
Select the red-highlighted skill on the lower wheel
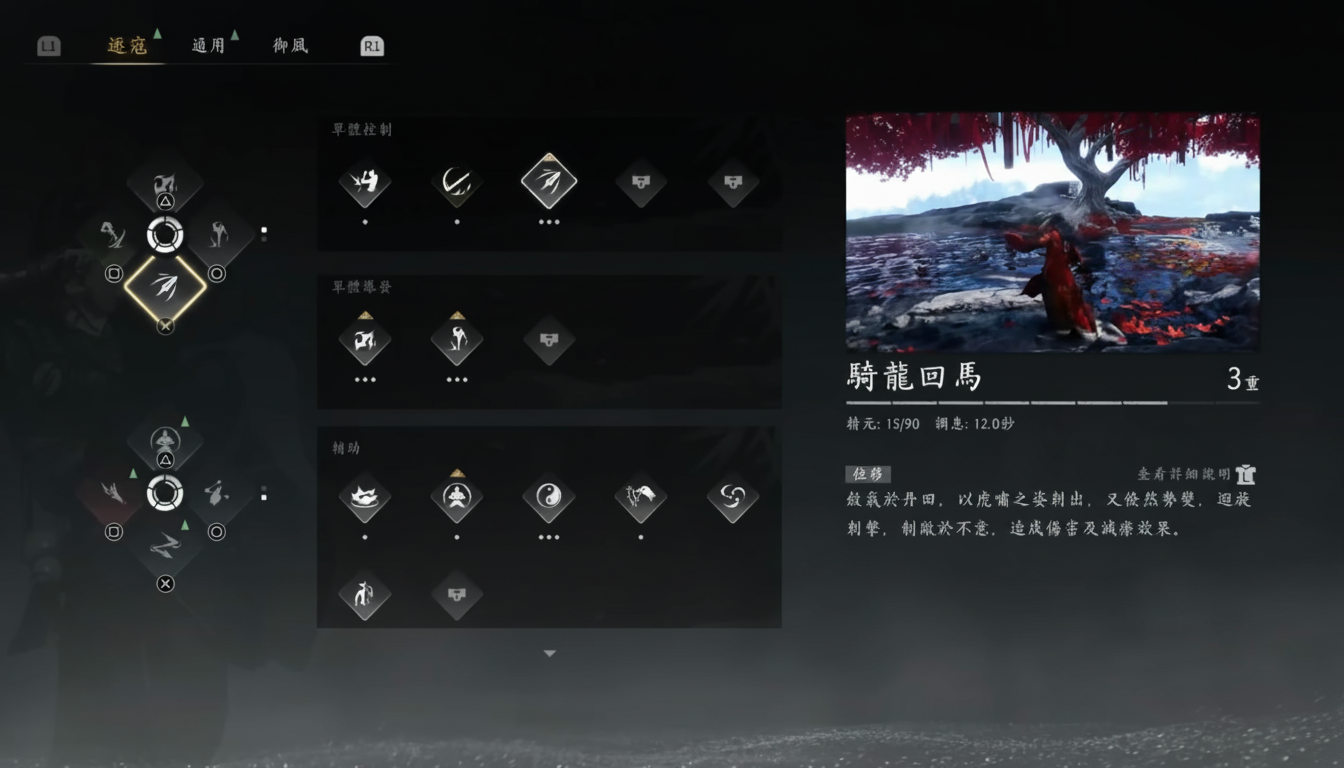[x=113, y=492]
